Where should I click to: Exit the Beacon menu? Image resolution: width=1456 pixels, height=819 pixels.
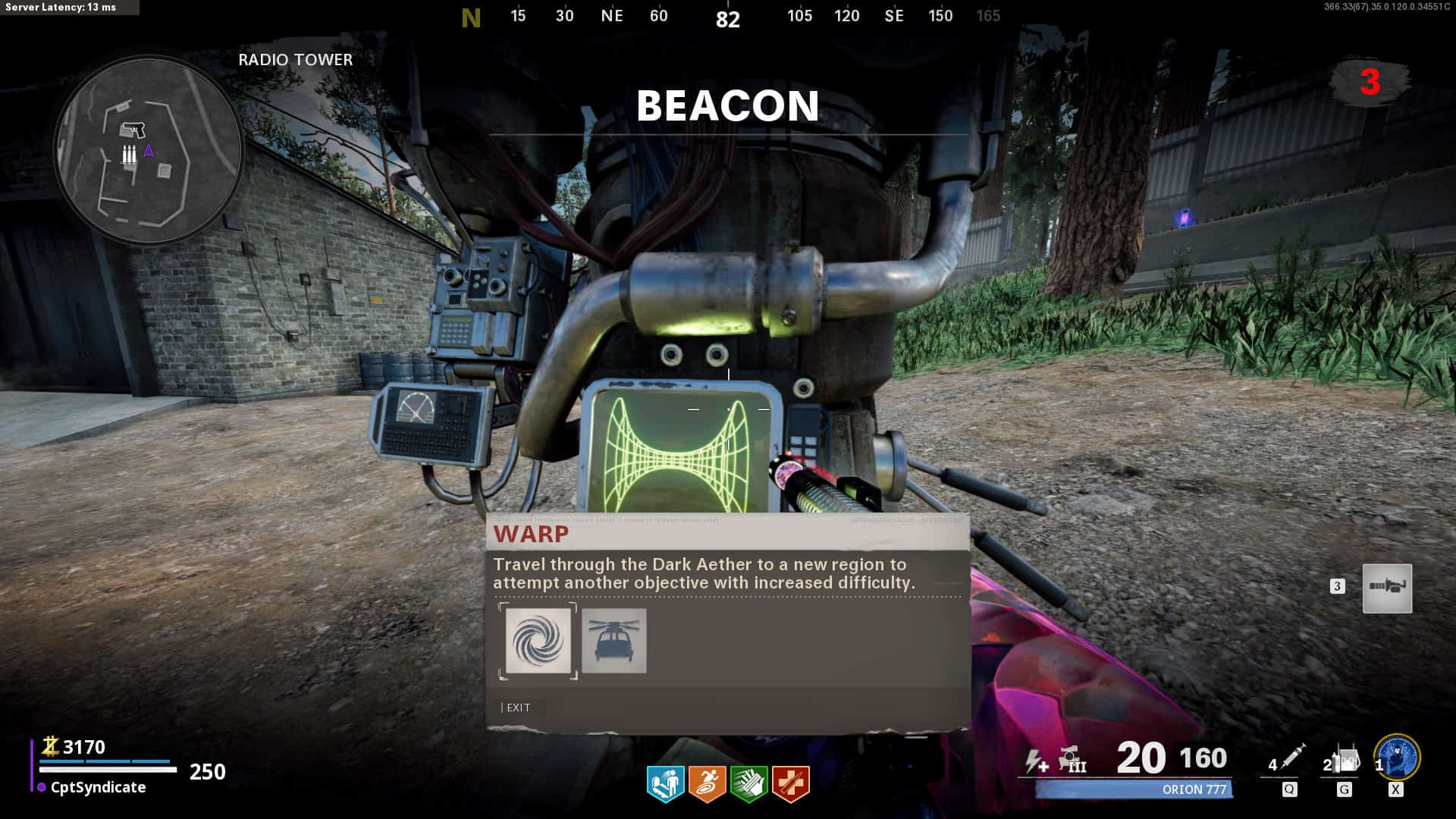518,708
